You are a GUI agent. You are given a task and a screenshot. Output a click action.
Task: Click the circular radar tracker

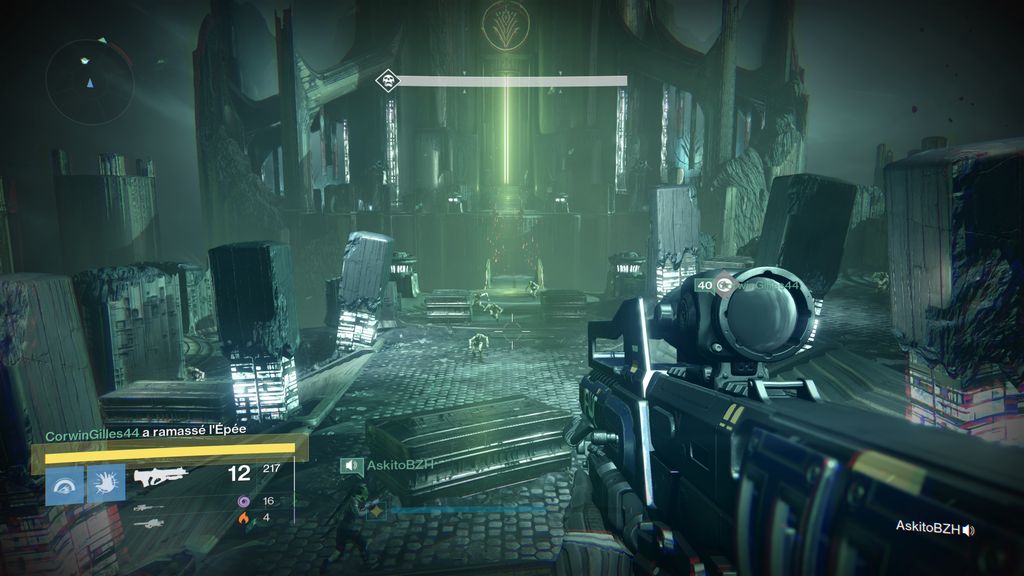(90, 81)
